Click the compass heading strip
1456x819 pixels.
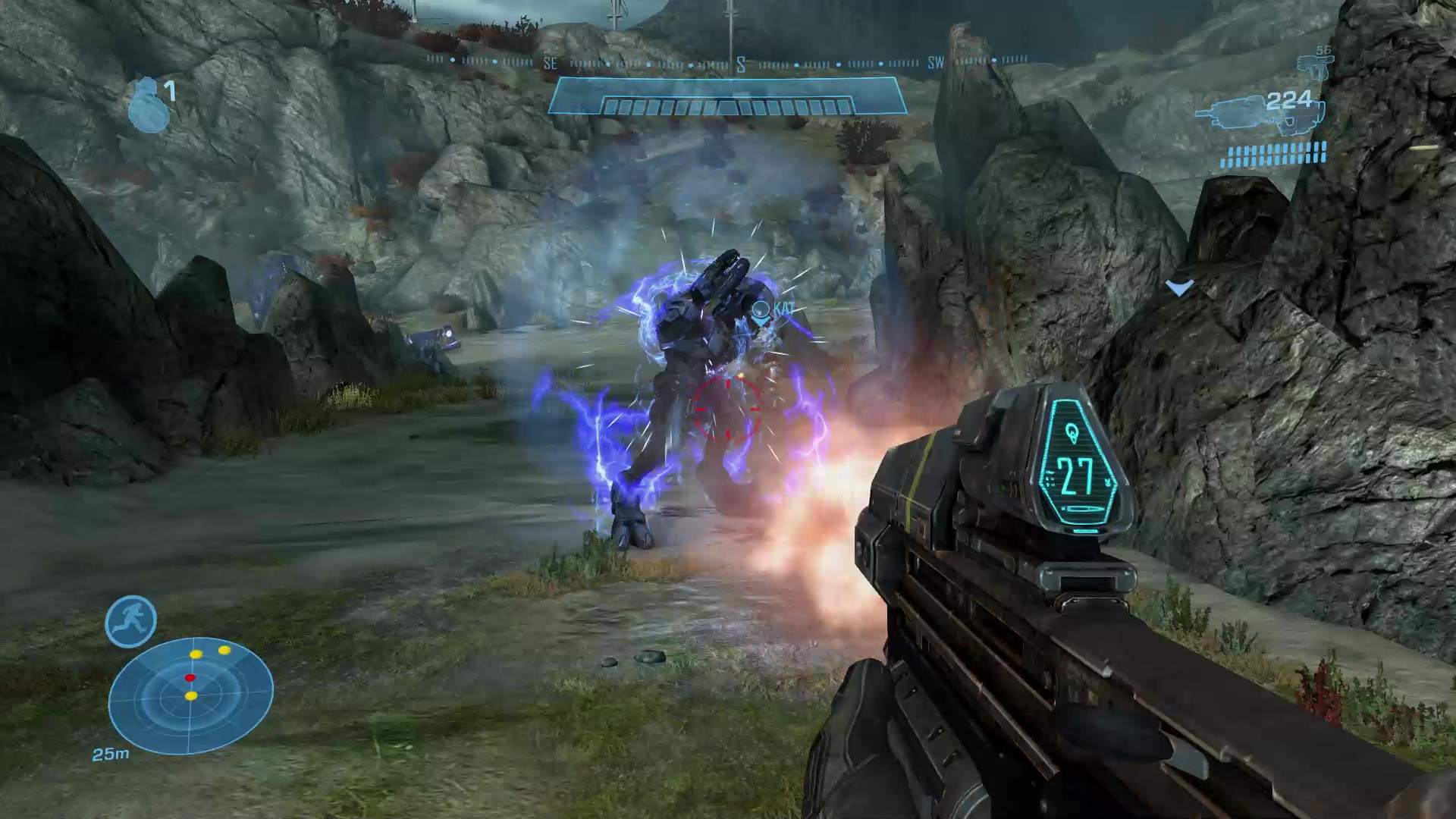(x=726, y=61)
